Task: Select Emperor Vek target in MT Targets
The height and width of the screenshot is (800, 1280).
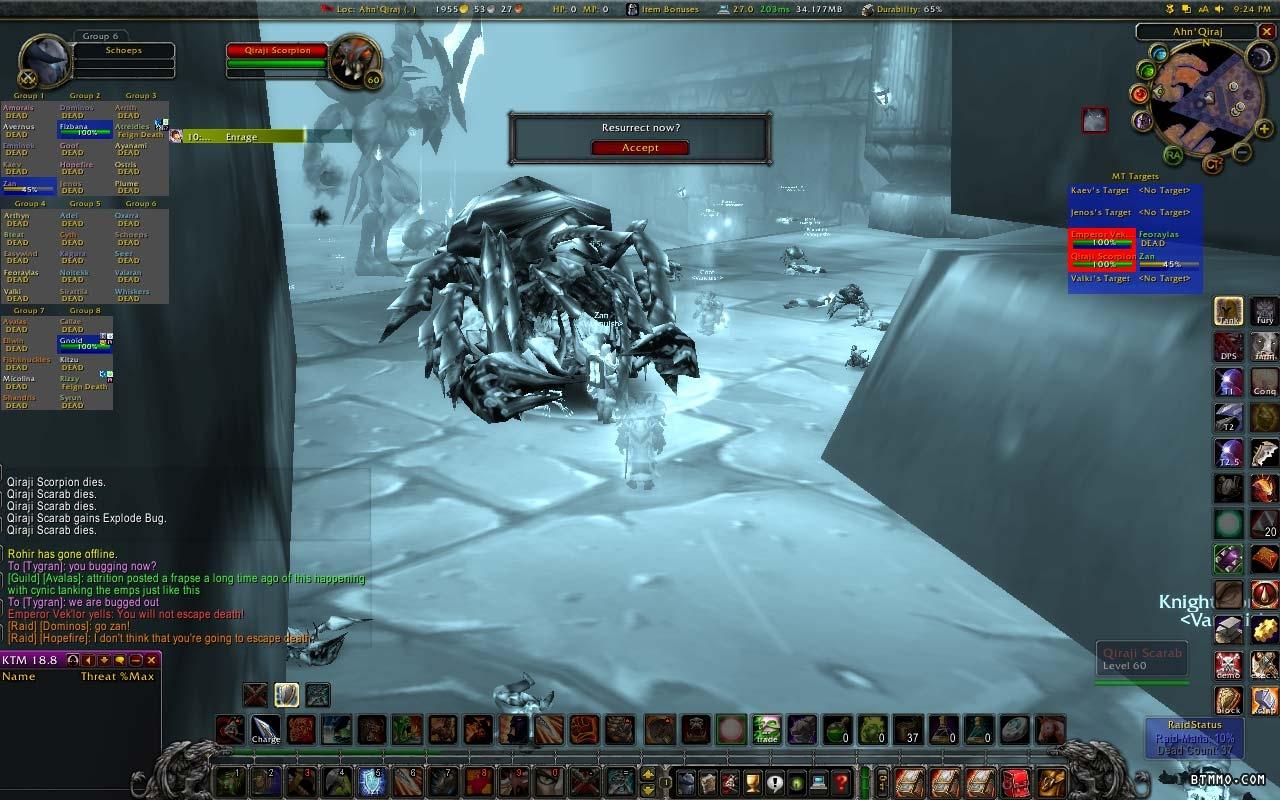Action: [x=1102, y=238]
